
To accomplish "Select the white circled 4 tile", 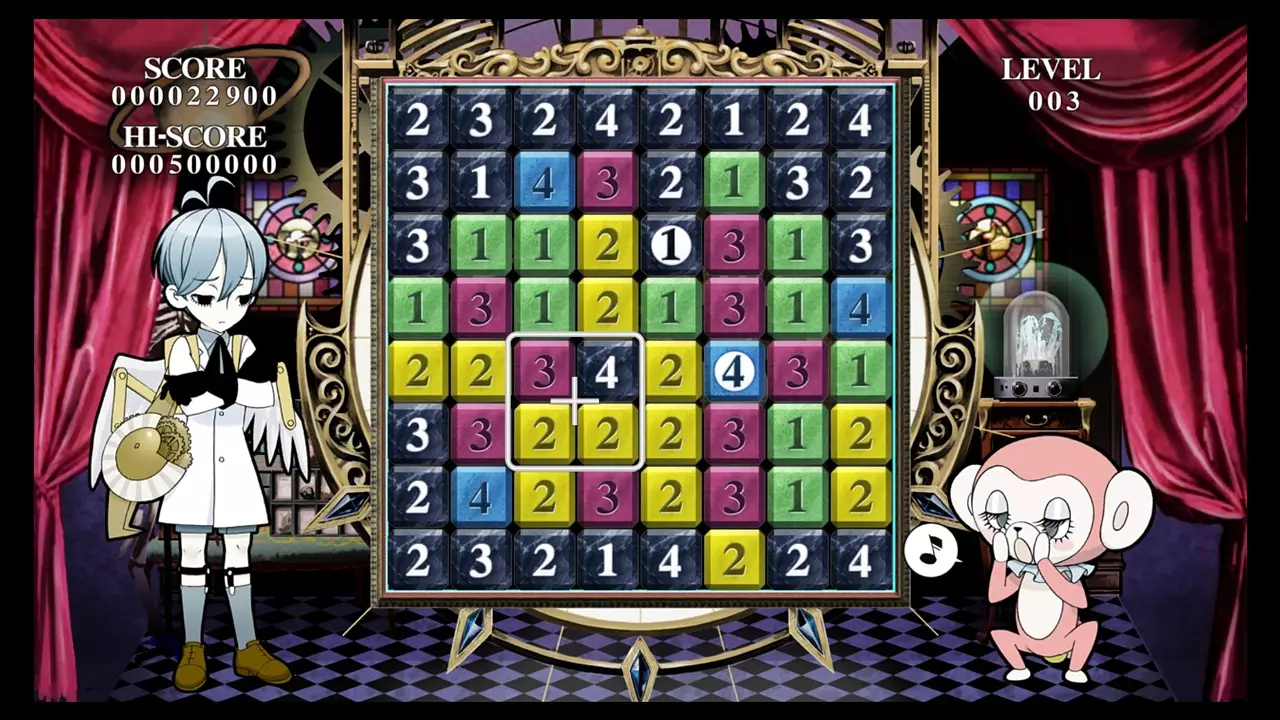I will (x=735, y=370).
